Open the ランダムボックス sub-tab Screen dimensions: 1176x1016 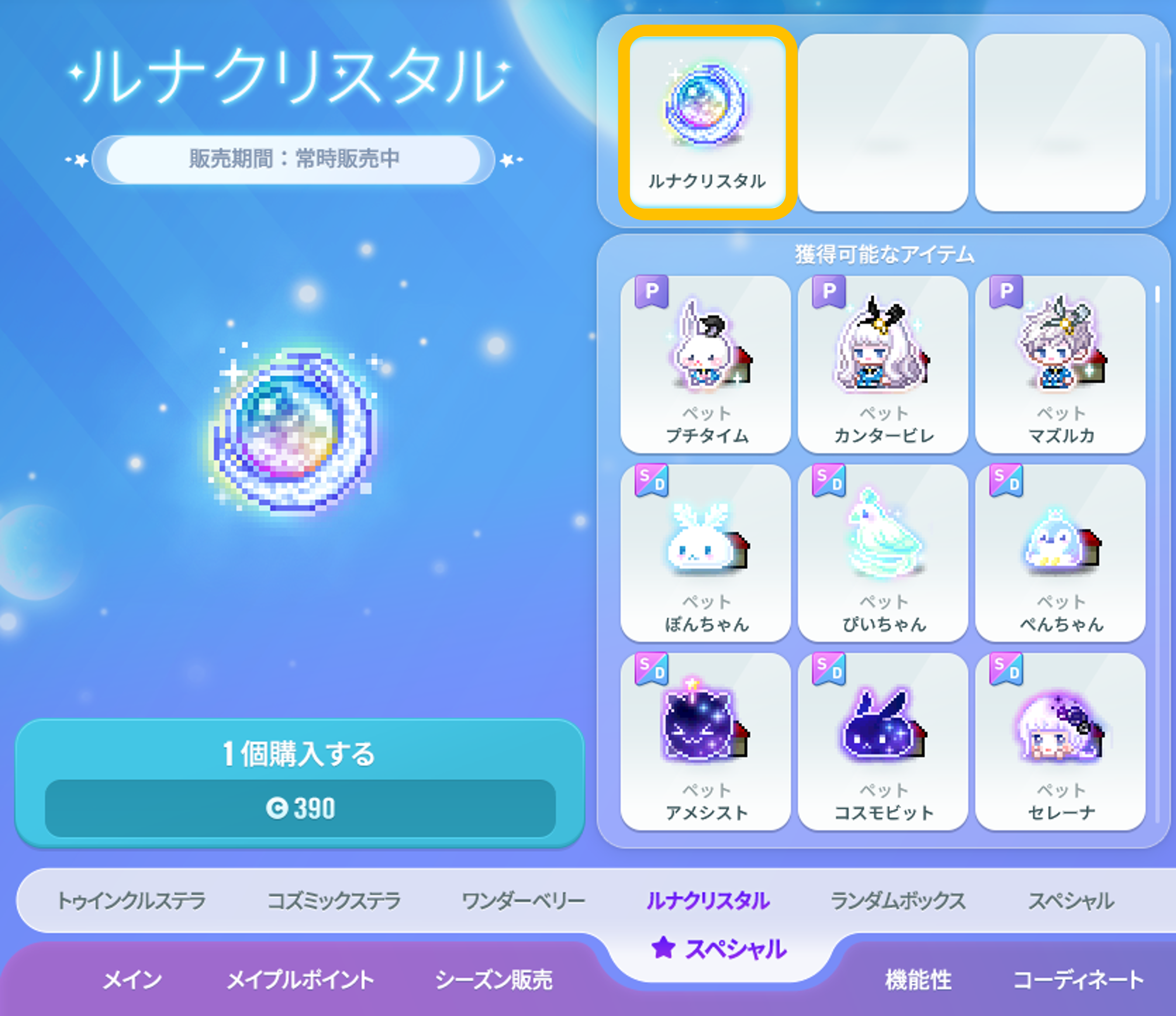pyautogui.click(x=898, y=901)
